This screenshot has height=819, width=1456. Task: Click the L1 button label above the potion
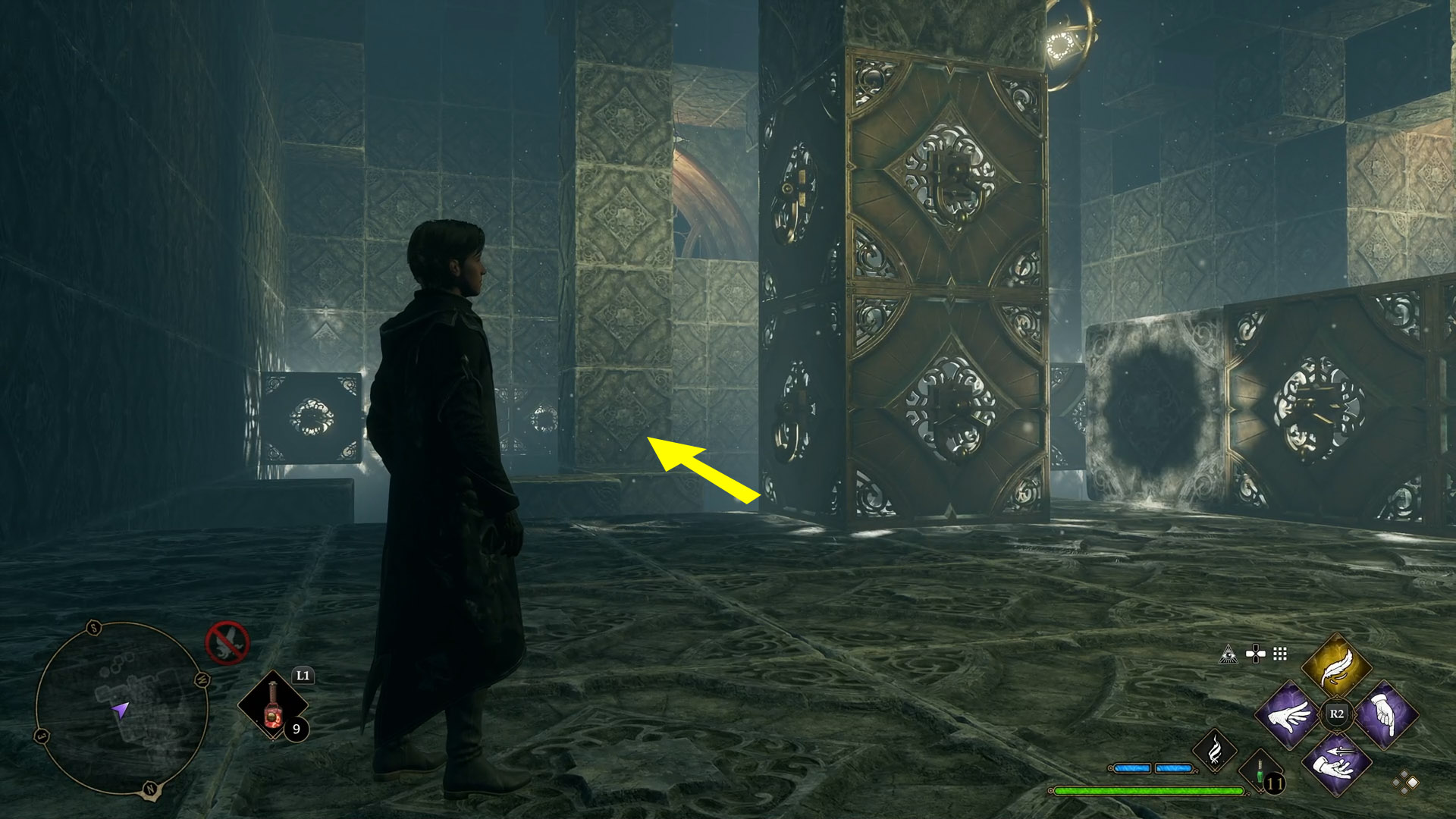click(304, 676)
